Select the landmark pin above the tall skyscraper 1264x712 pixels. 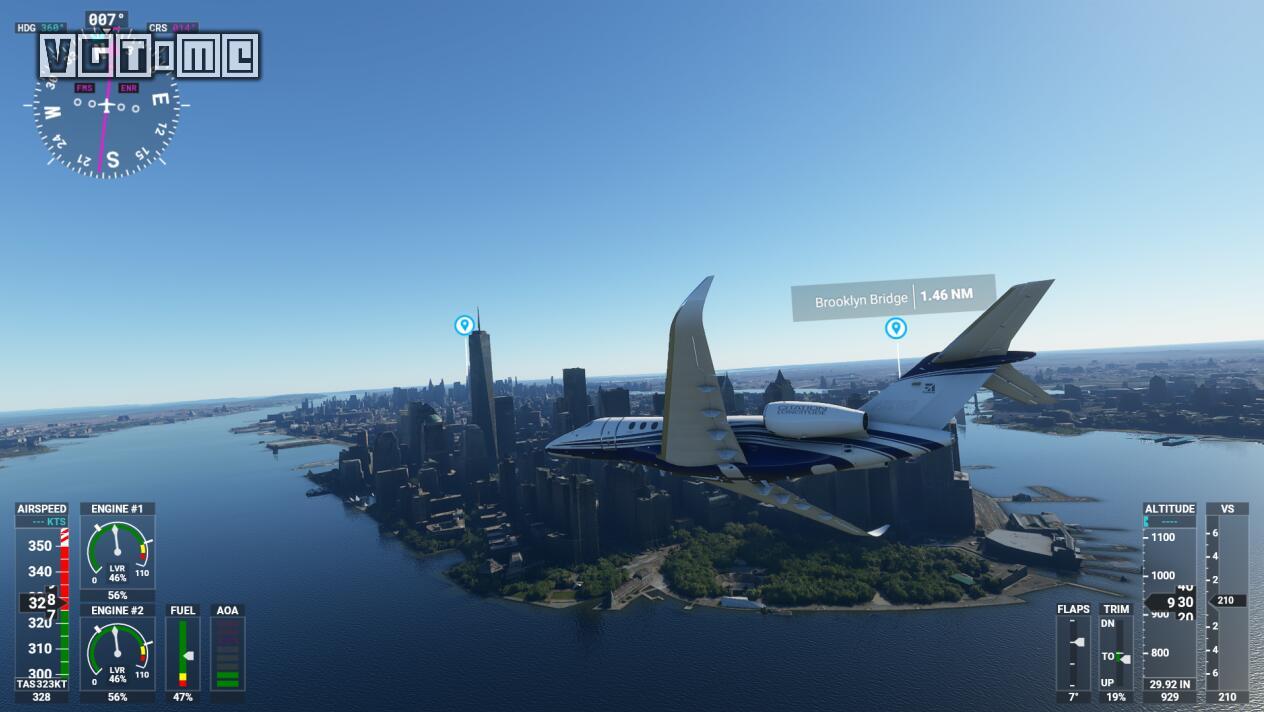464,325
